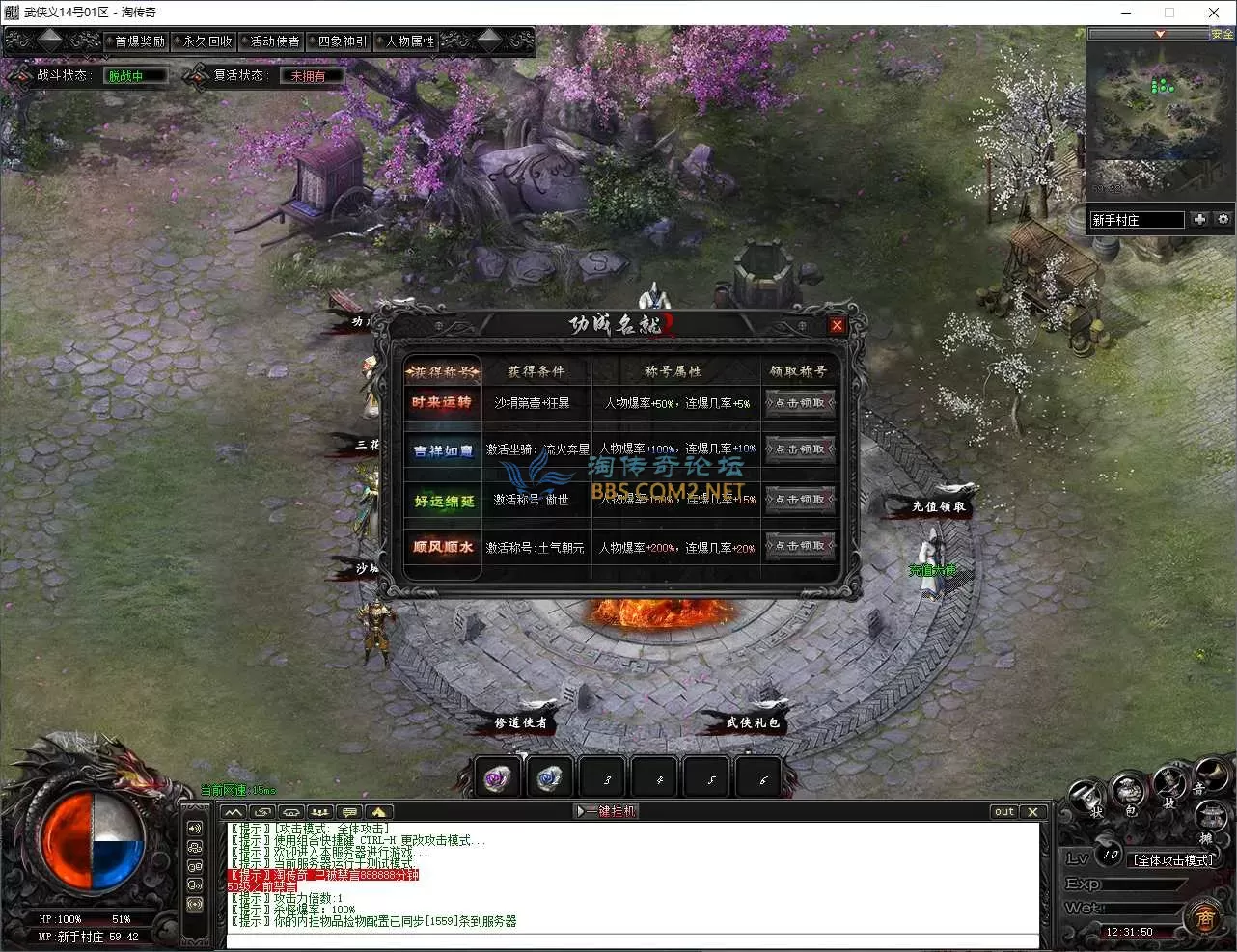Screen dimensions: 1237x952
Task: Click the plus button beside 新手村庄
Action: coord(1199,219)
